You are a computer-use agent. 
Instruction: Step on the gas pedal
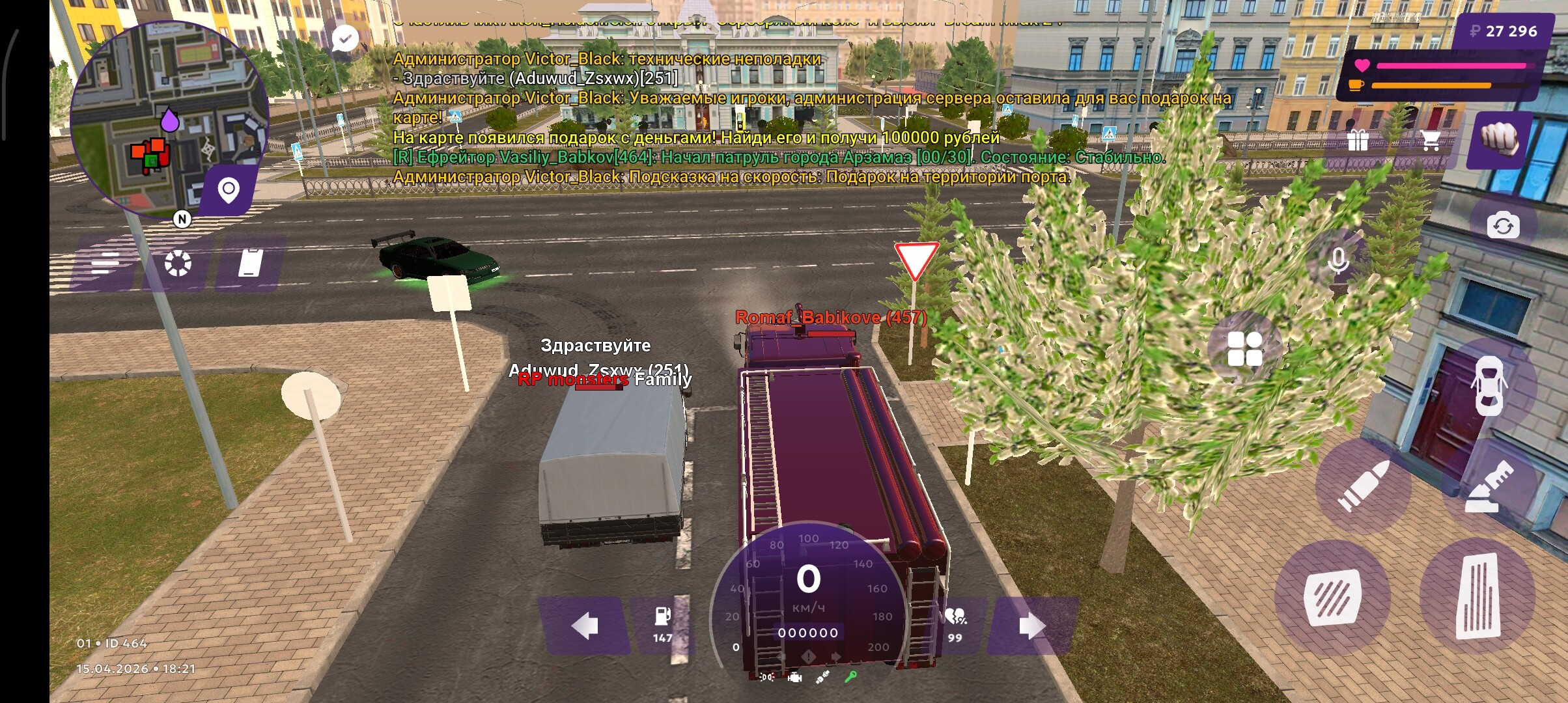point(1478,596)
